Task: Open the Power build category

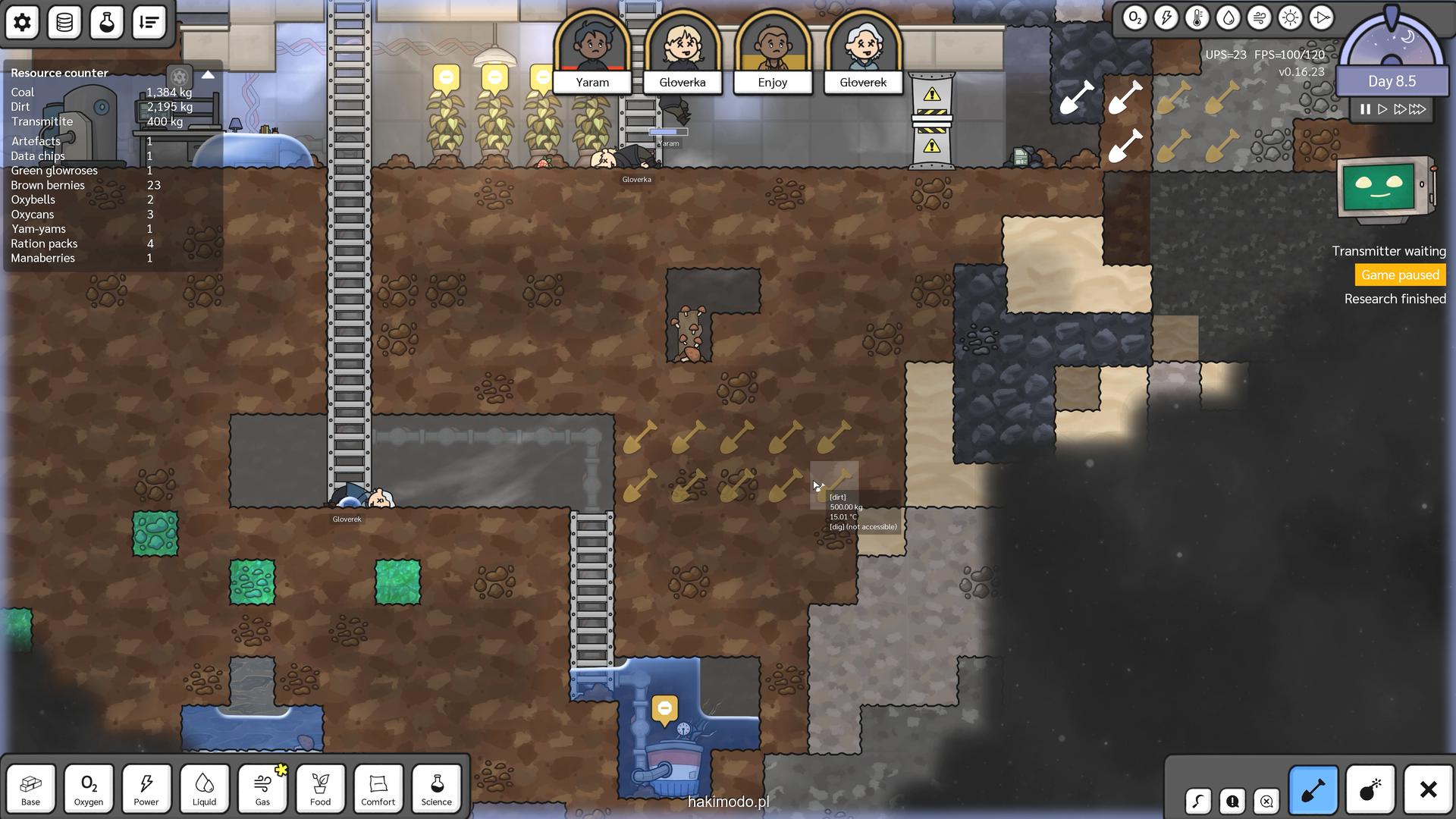Action: (x=146, y=789)
